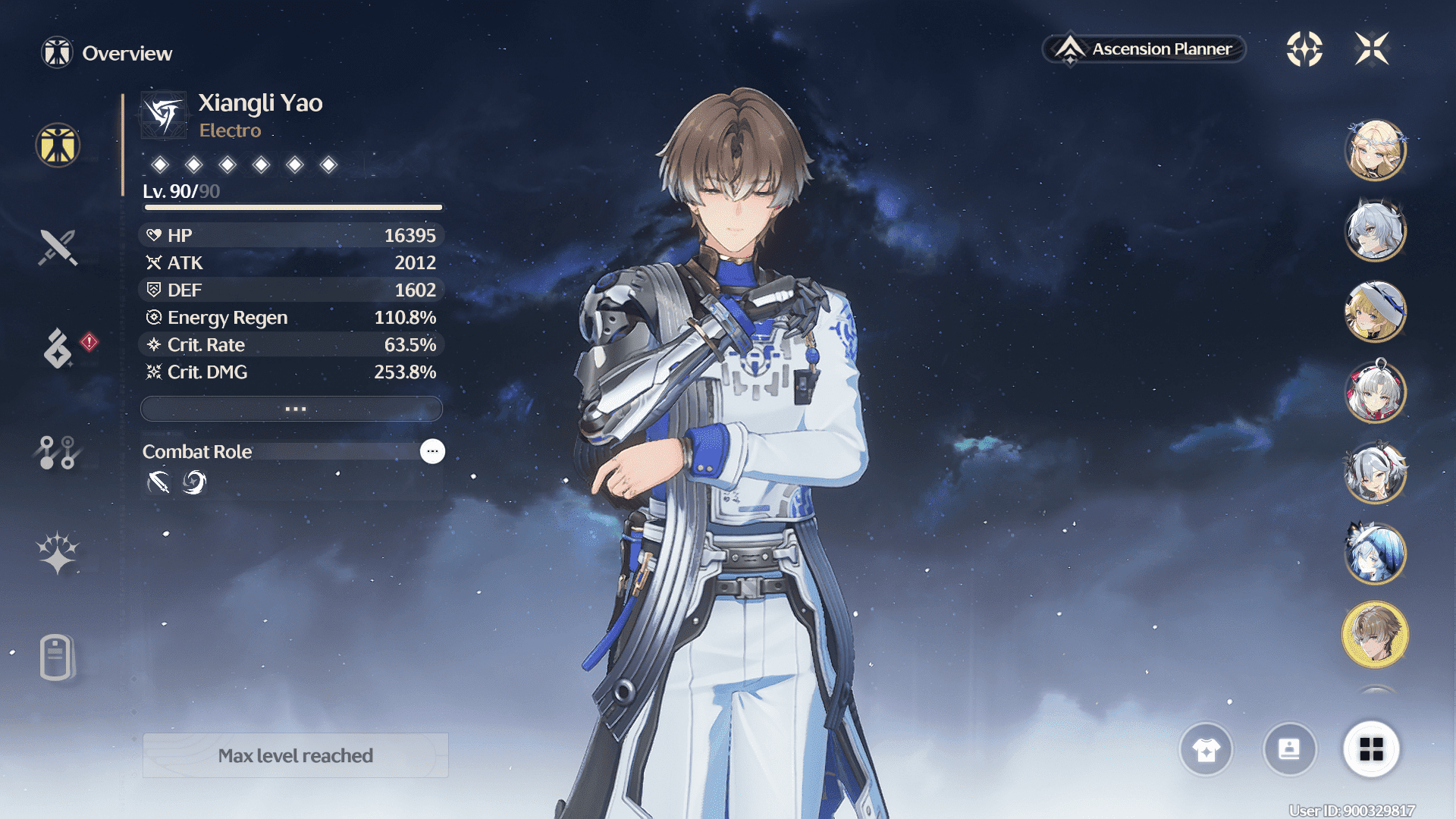
Task: Open the character profile card button
Action: tap(1289, 749)
